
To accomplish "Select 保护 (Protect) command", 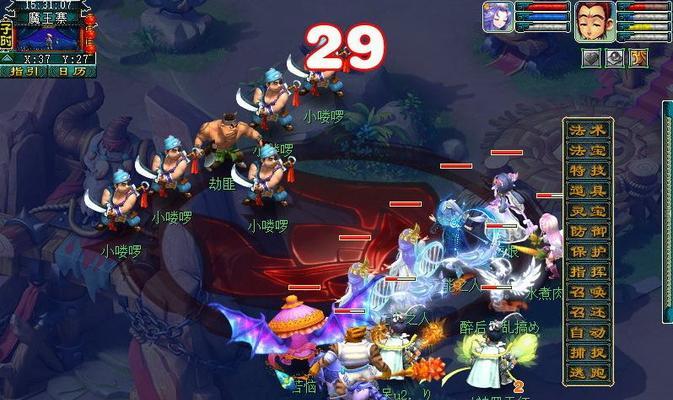I will coord(587,251).
